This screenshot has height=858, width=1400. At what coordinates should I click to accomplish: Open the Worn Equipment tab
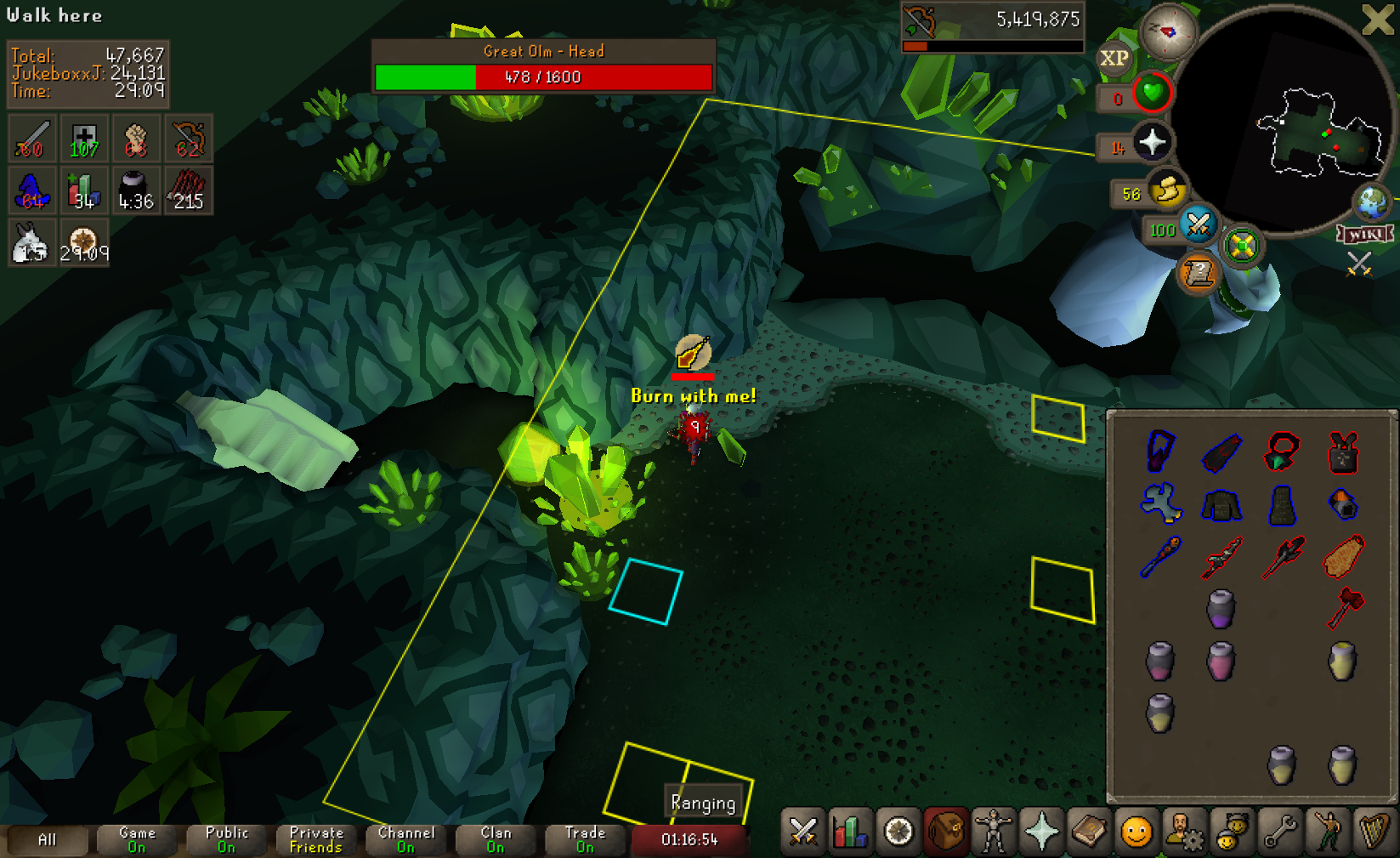click(993, 832)
